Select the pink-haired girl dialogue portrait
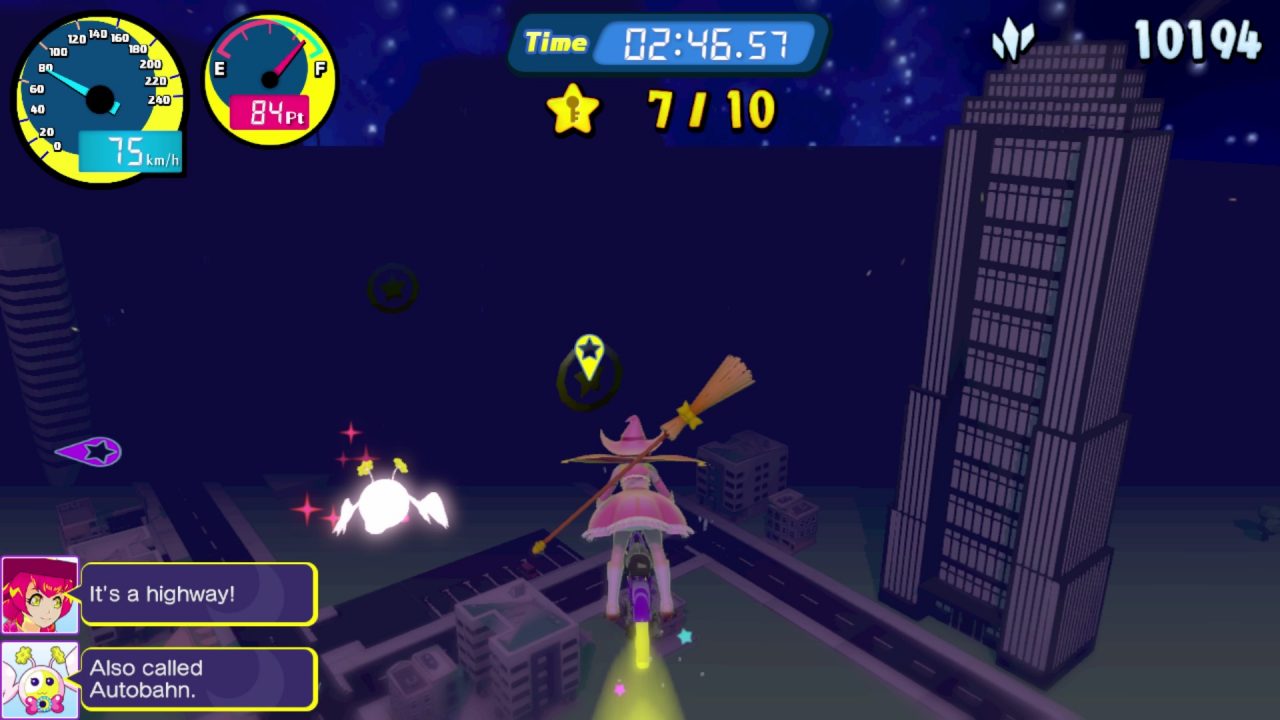 (40, 595)
